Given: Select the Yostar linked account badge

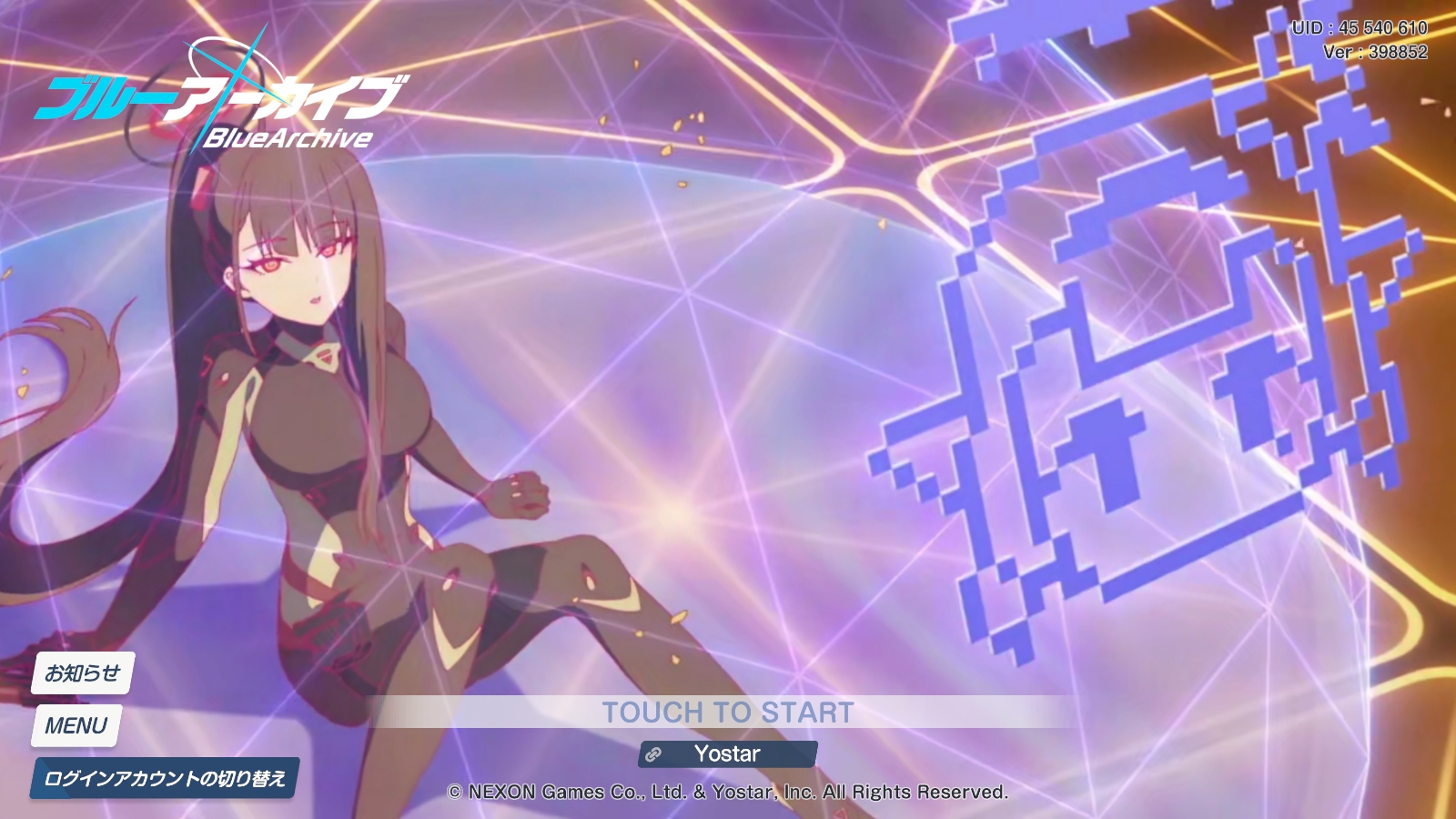Looking at the screenshot, I should tap(727, 753).
